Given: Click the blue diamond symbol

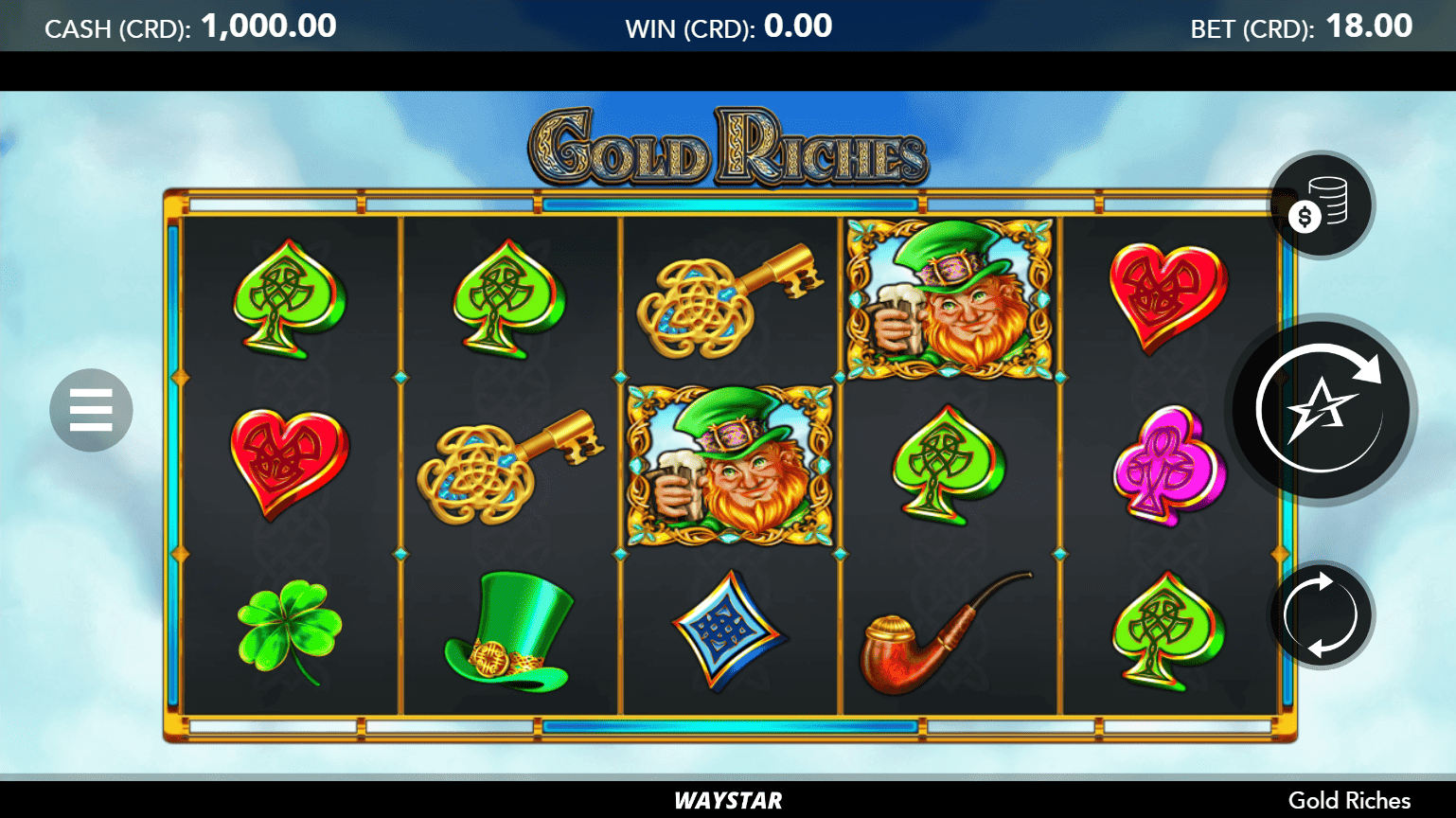Looking at the screenshot, I should point(728,630).
